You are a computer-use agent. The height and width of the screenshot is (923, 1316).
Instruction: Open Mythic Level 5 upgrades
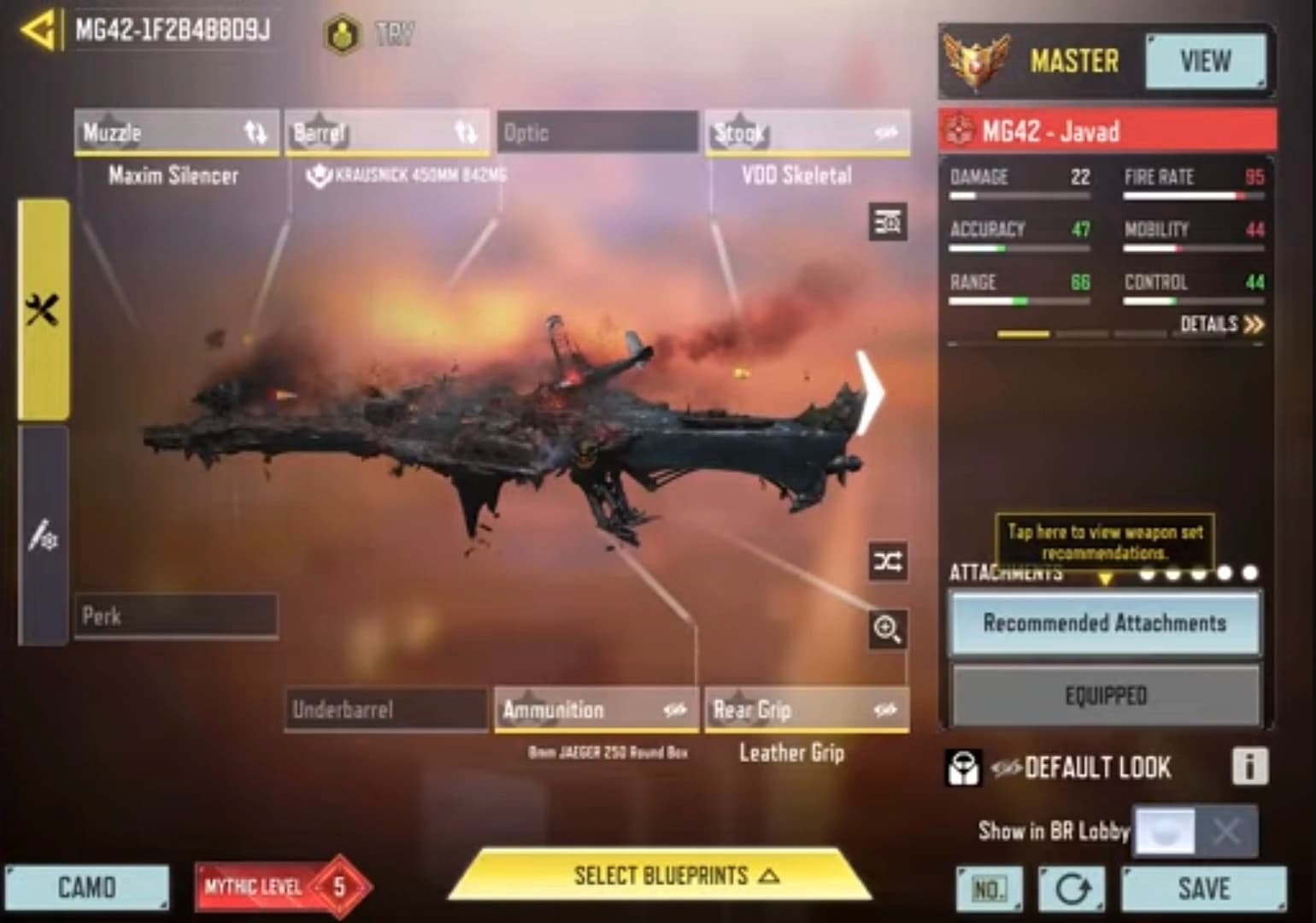282,887
